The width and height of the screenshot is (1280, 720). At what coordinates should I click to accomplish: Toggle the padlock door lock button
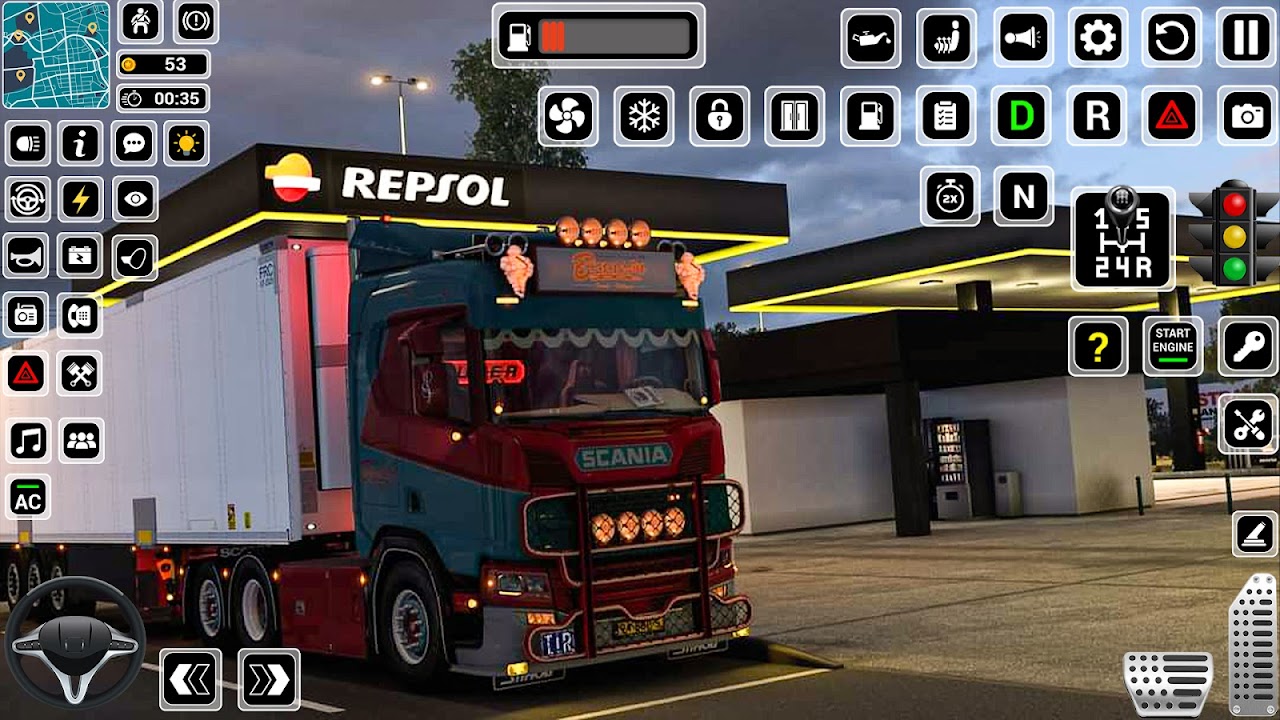click(719, 117)
